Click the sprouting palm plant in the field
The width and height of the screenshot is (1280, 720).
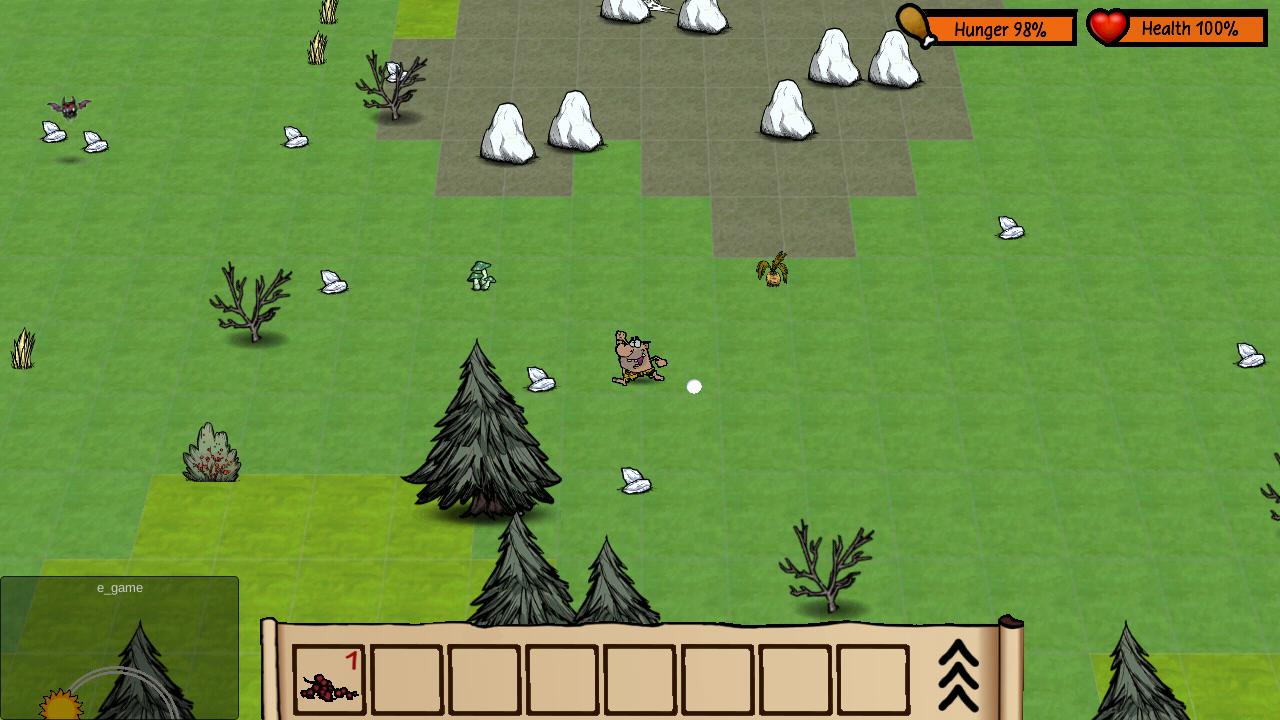(x=772, y=268)
